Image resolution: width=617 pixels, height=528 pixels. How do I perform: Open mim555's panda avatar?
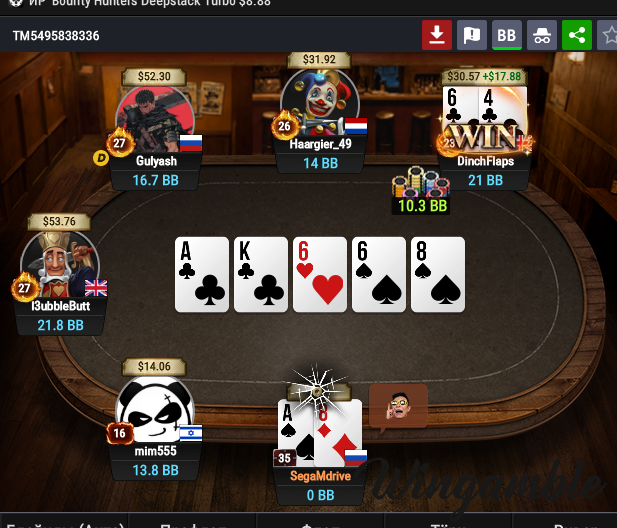click(154, 412)
